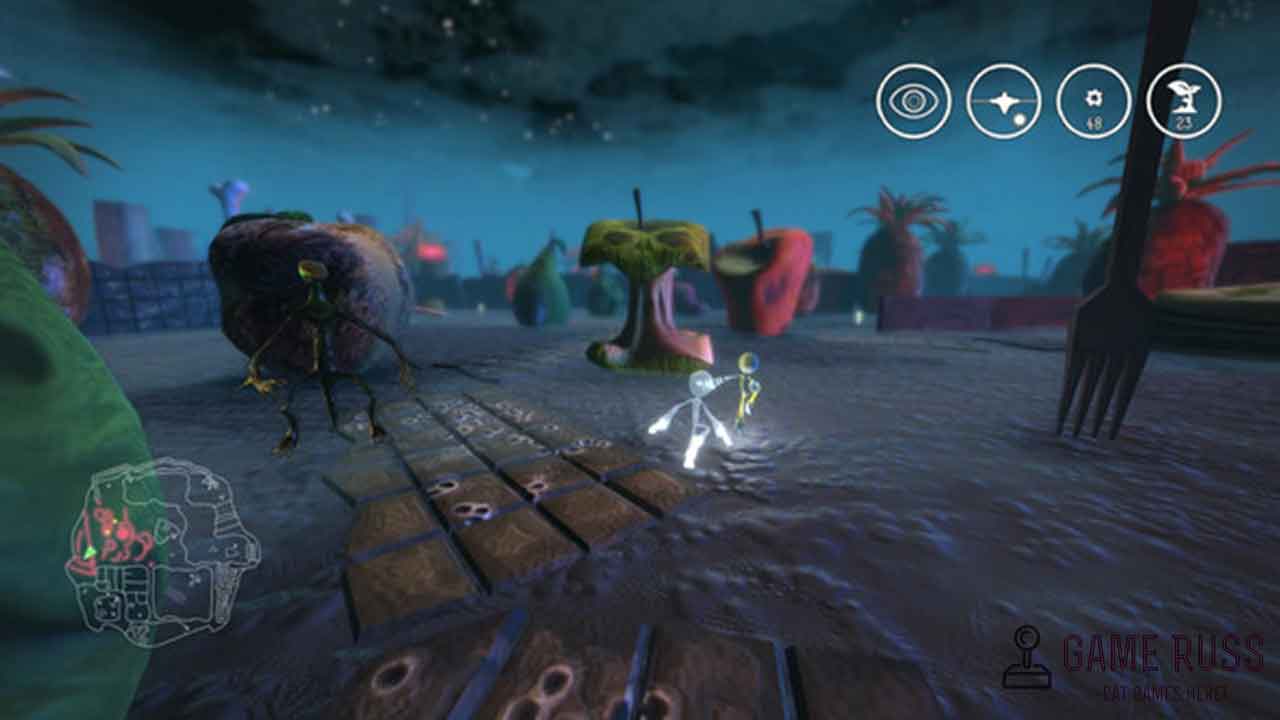Screen dimensions: 1280x720
Task: Click the eye vision icon
Action: [x=913, y=102]
